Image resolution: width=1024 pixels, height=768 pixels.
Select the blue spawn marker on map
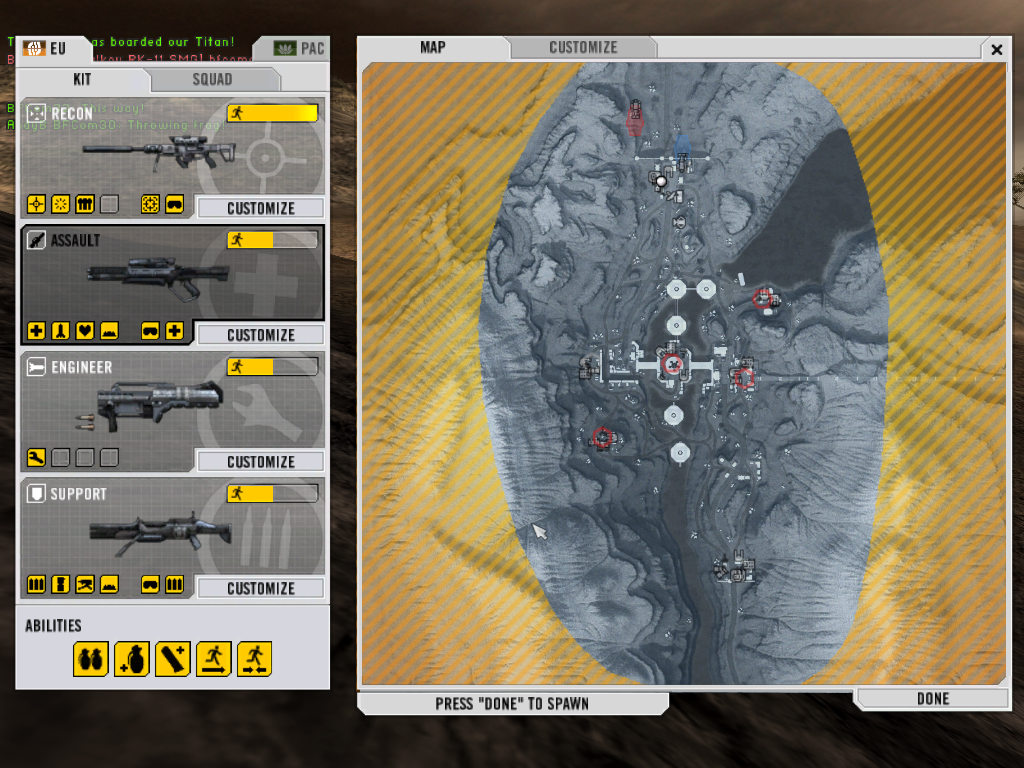682,149
